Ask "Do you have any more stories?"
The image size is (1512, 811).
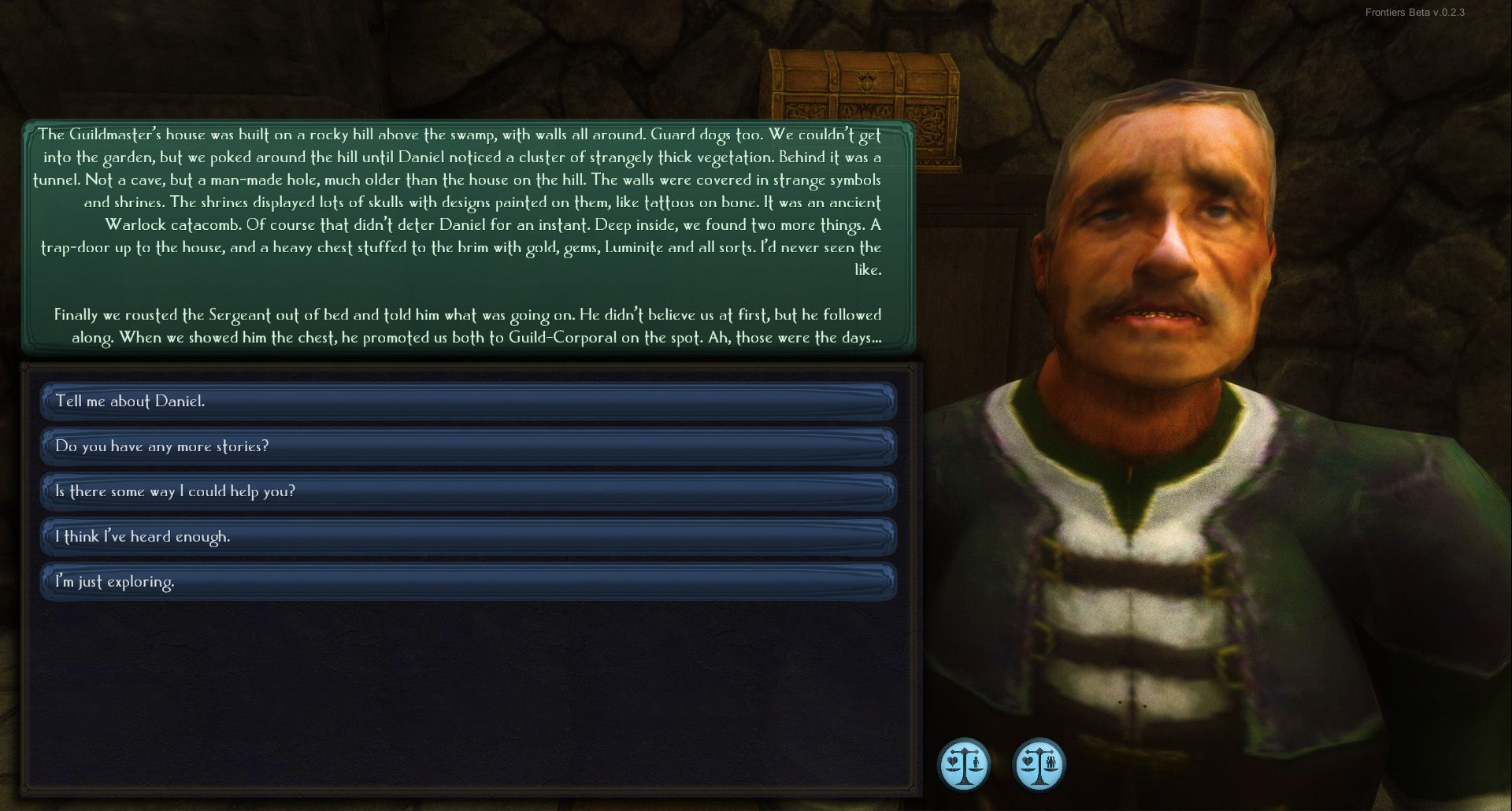[x=468, y=446]
